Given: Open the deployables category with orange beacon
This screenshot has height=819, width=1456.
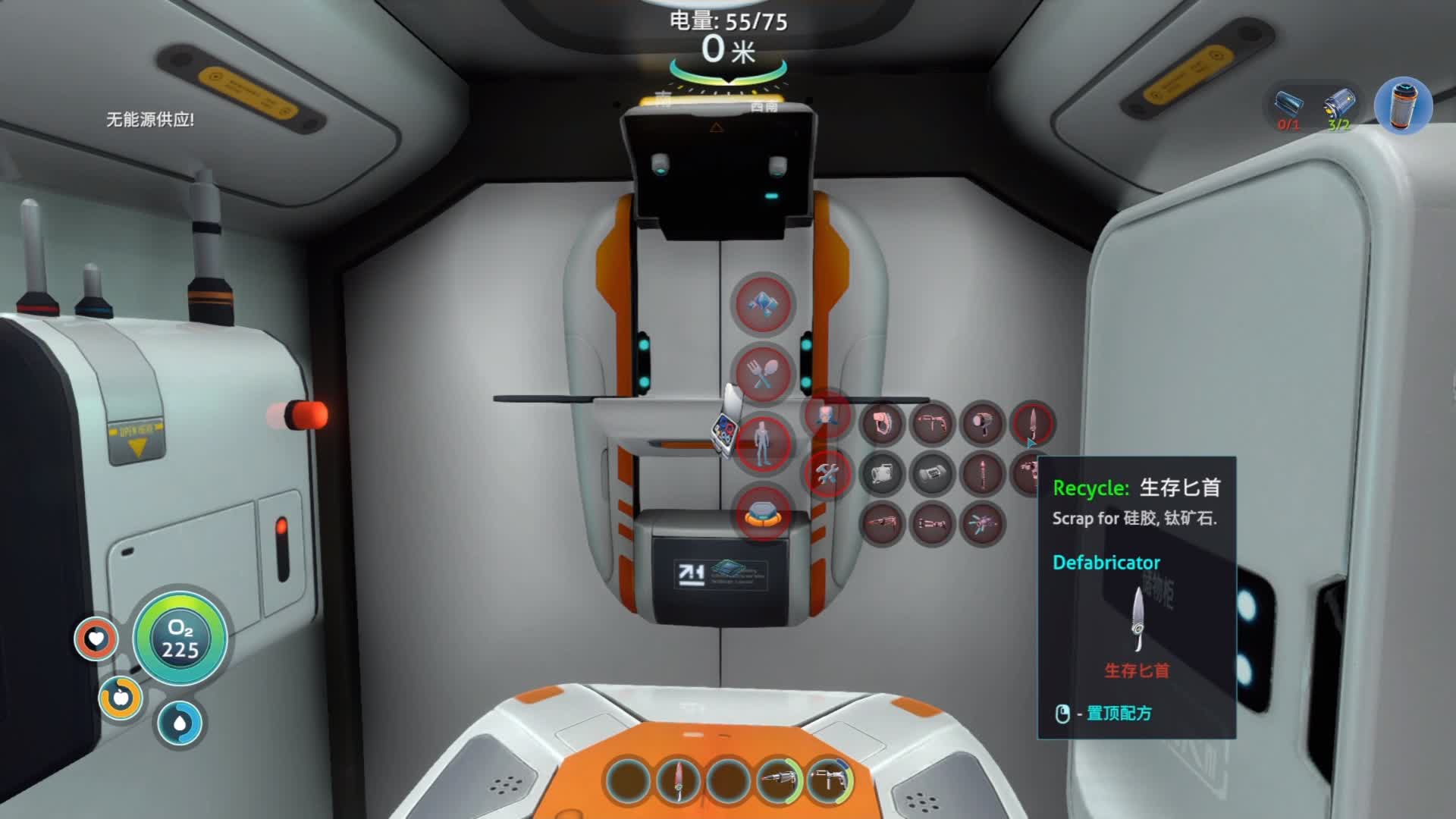Looking at the screenshot, I should [x=763, y=513].
